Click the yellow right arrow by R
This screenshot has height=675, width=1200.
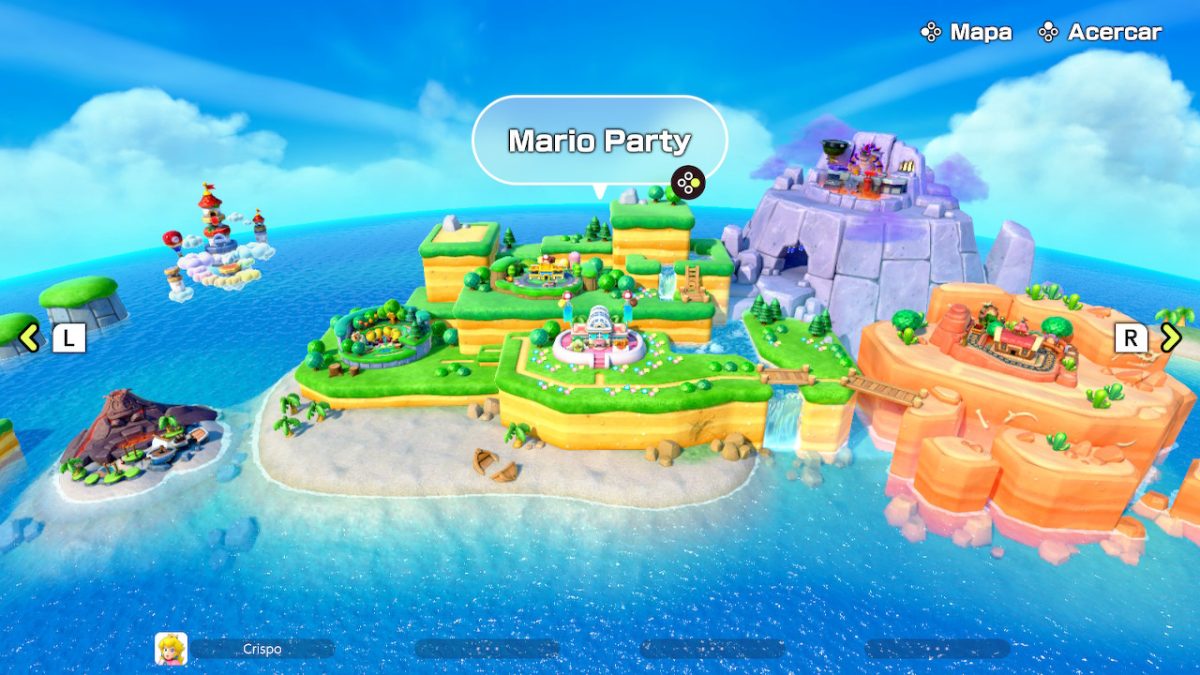tap(1170, 338)
